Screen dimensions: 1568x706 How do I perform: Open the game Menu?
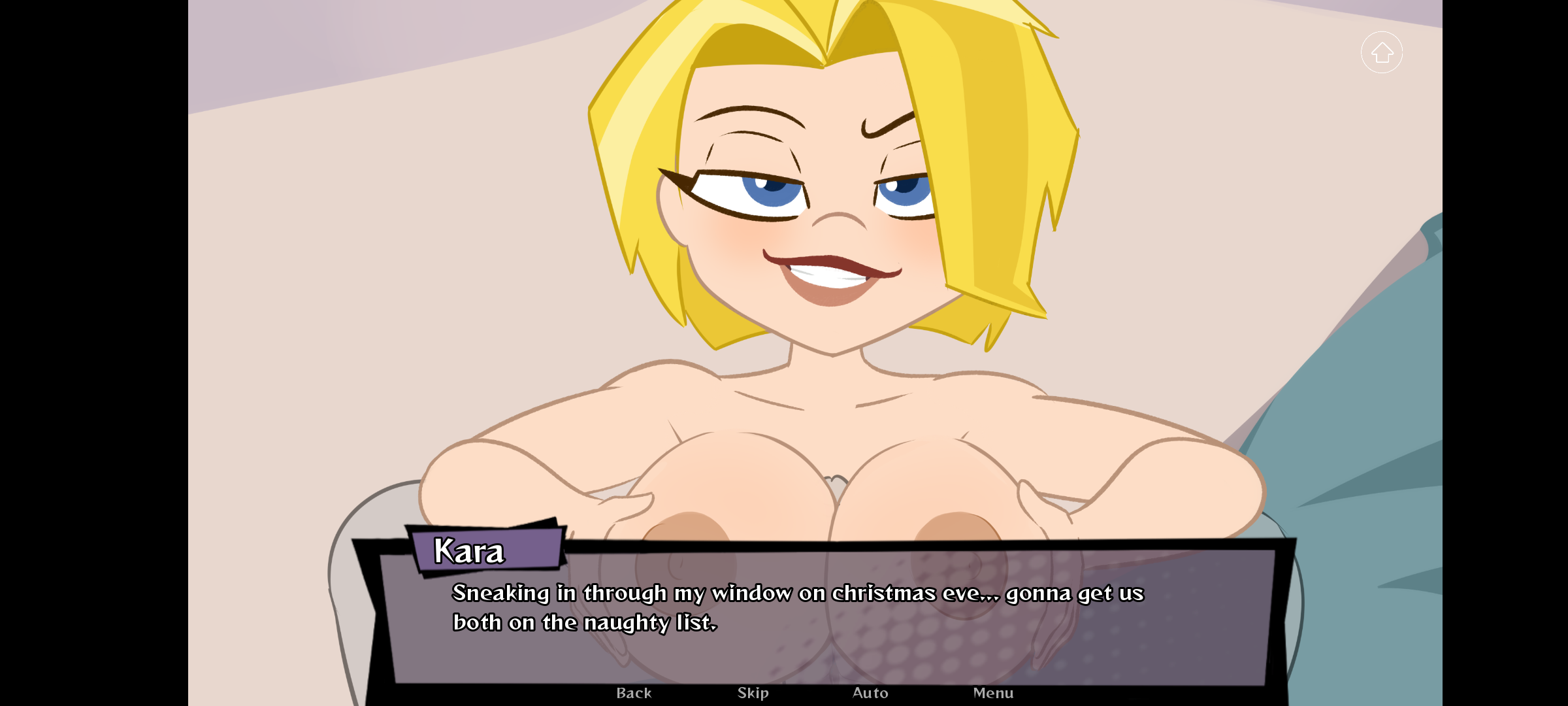click(x=993, y=693)
